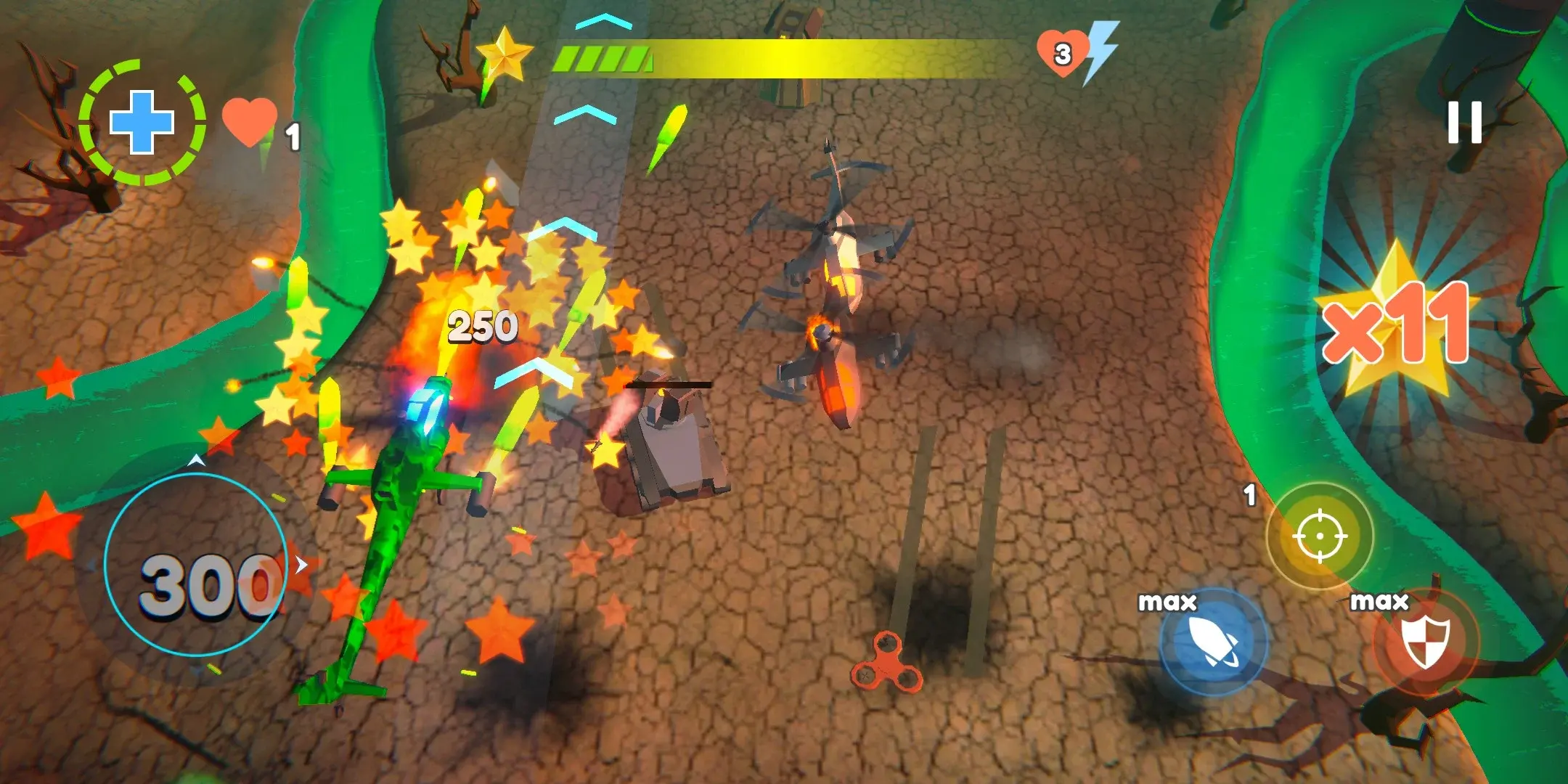Pause the game
The width and height of the screenshot is (1568, 784).
click(x=1463, y=122)
